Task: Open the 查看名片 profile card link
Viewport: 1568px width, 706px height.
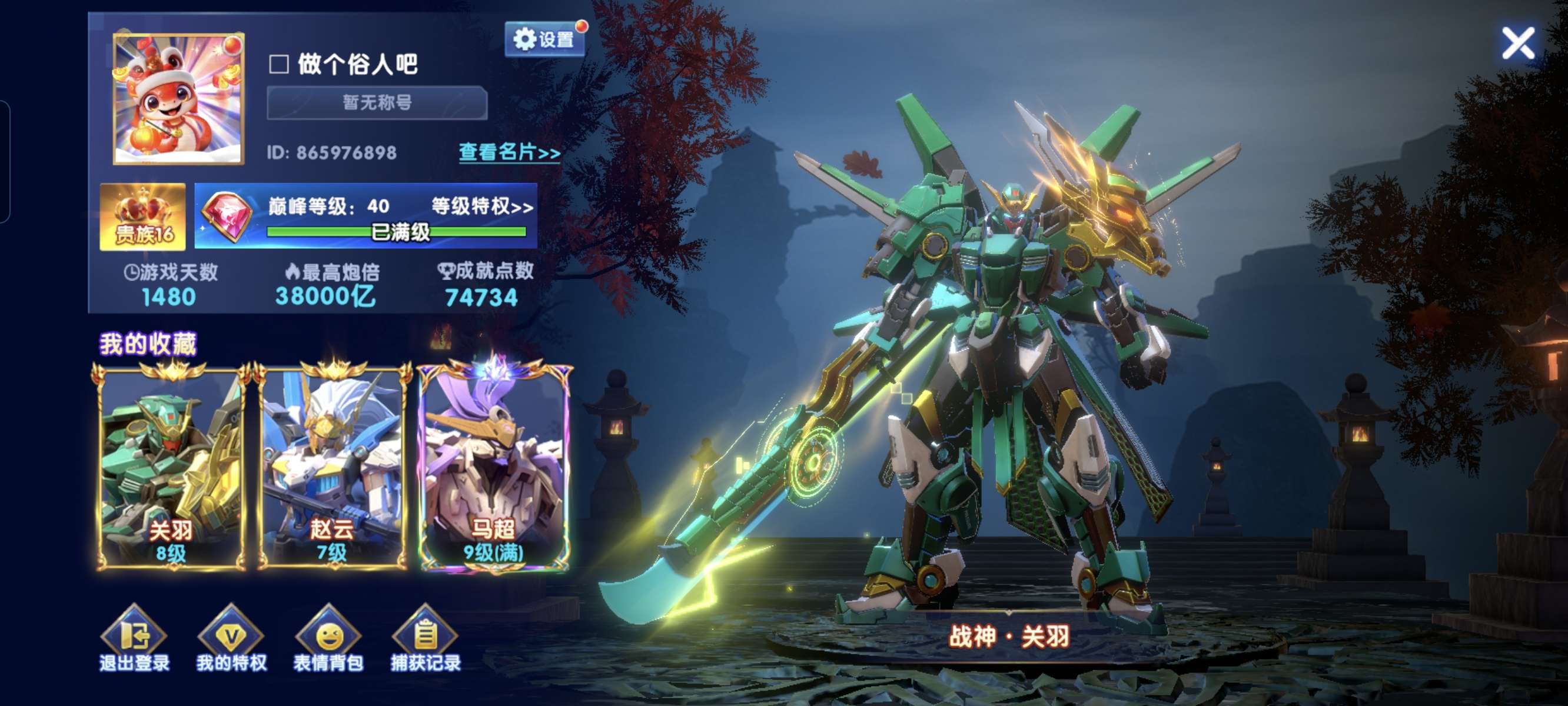Action: pyautogui.click(x=509, y=152)
